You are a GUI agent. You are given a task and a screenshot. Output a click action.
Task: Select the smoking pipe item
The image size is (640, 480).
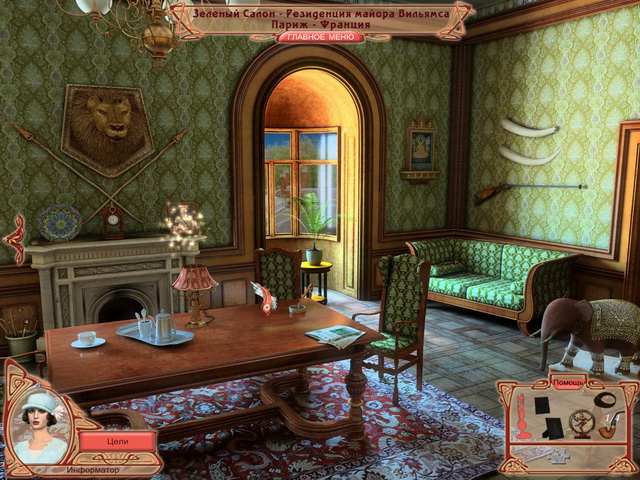tap(613, 425)
